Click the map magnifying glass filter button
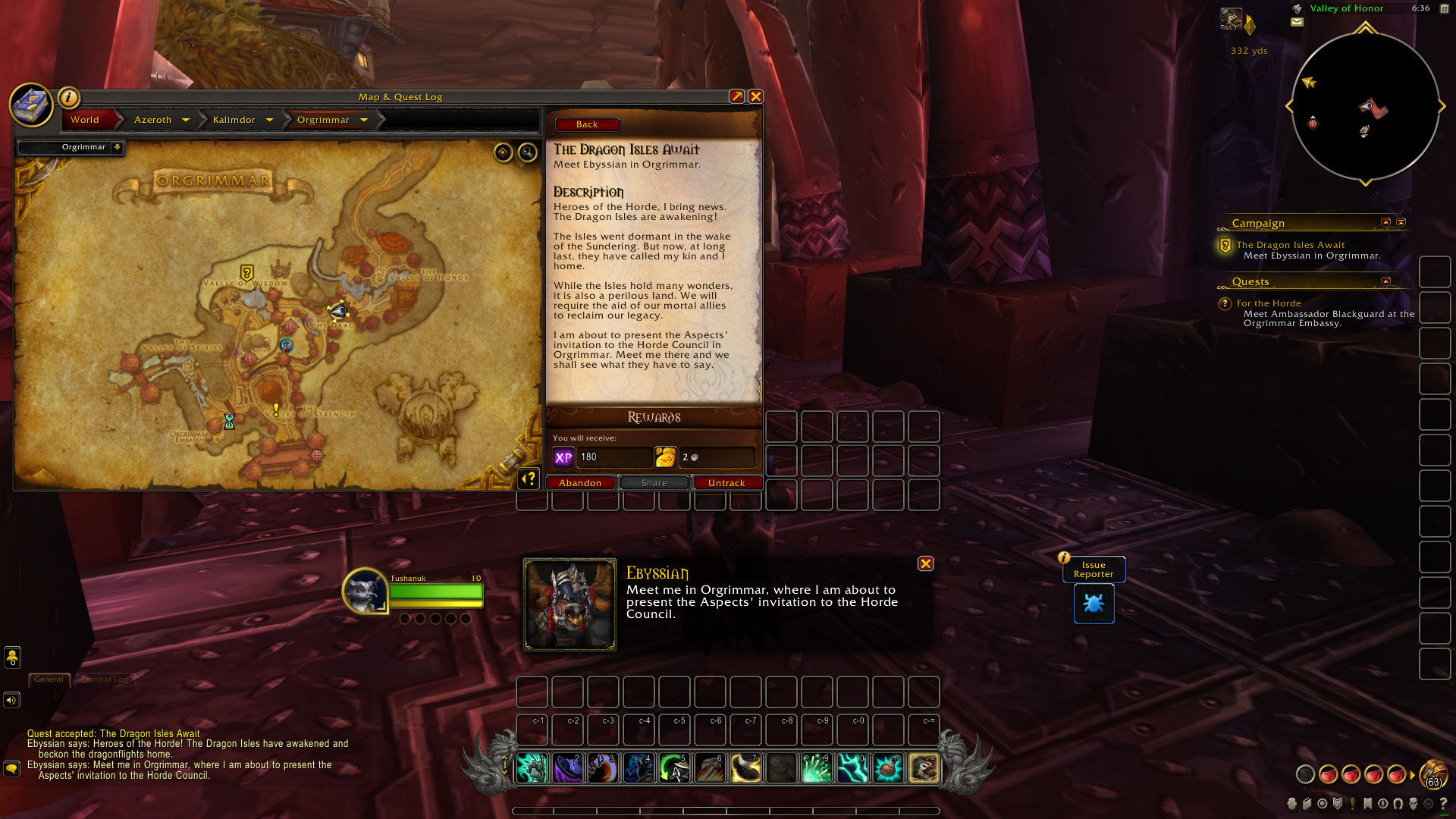1456x819 pixels. 527,153
